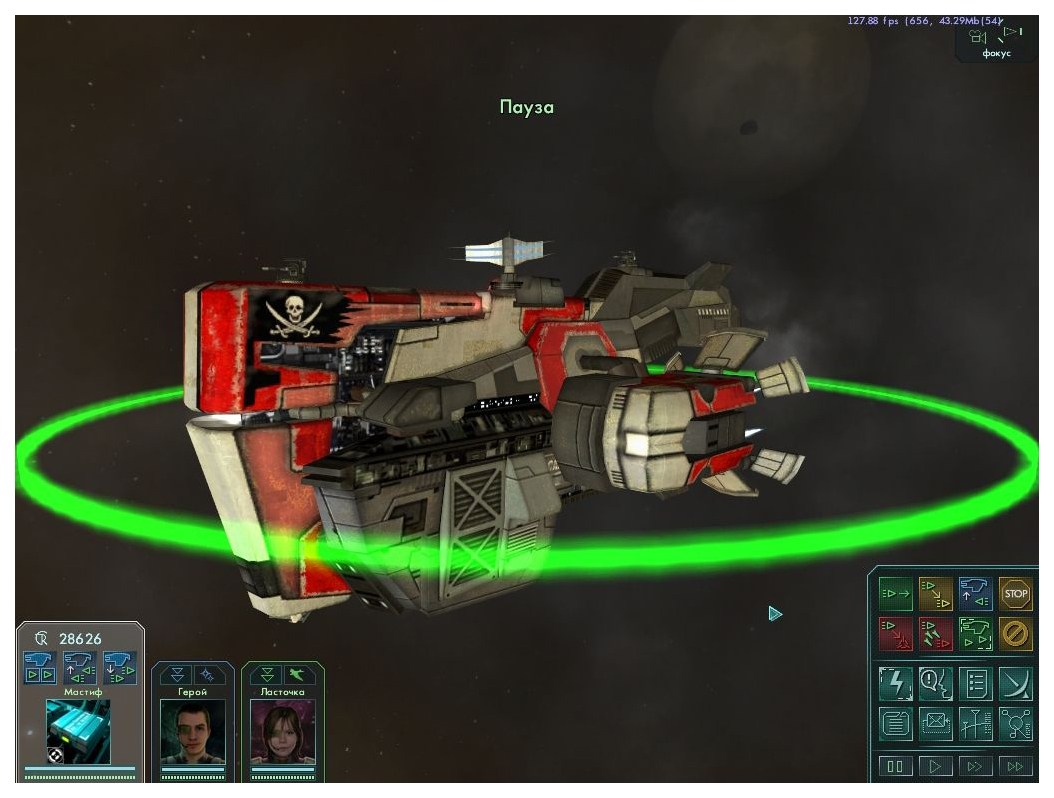Activate the yellow prohibition circle order
1054x798 pixels.
pos(1015,634)
